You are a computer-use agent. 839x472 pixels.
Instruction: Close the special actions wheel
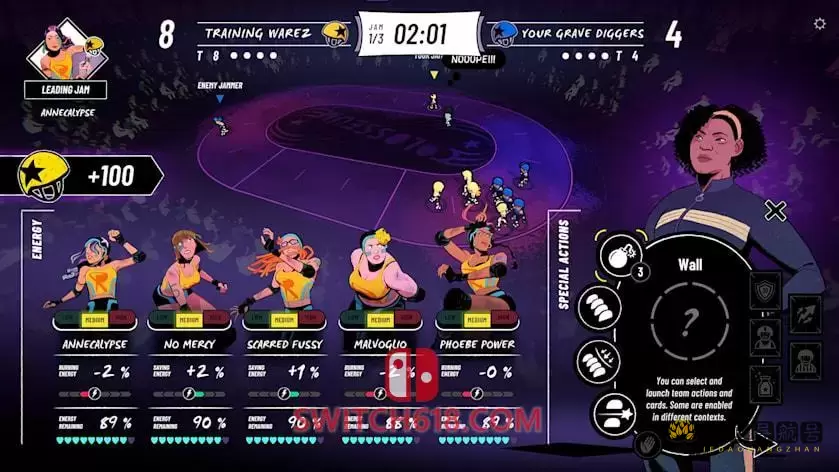click(775, 210)
